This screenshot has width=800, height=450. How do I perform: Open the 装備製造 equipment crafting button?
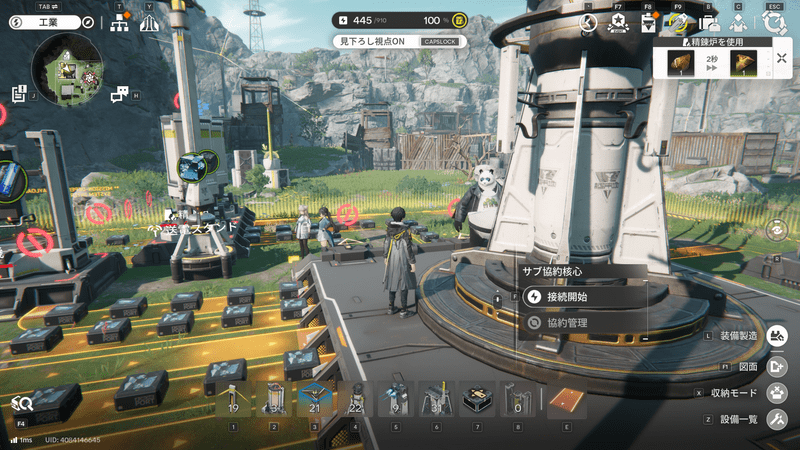pos(777,336)
